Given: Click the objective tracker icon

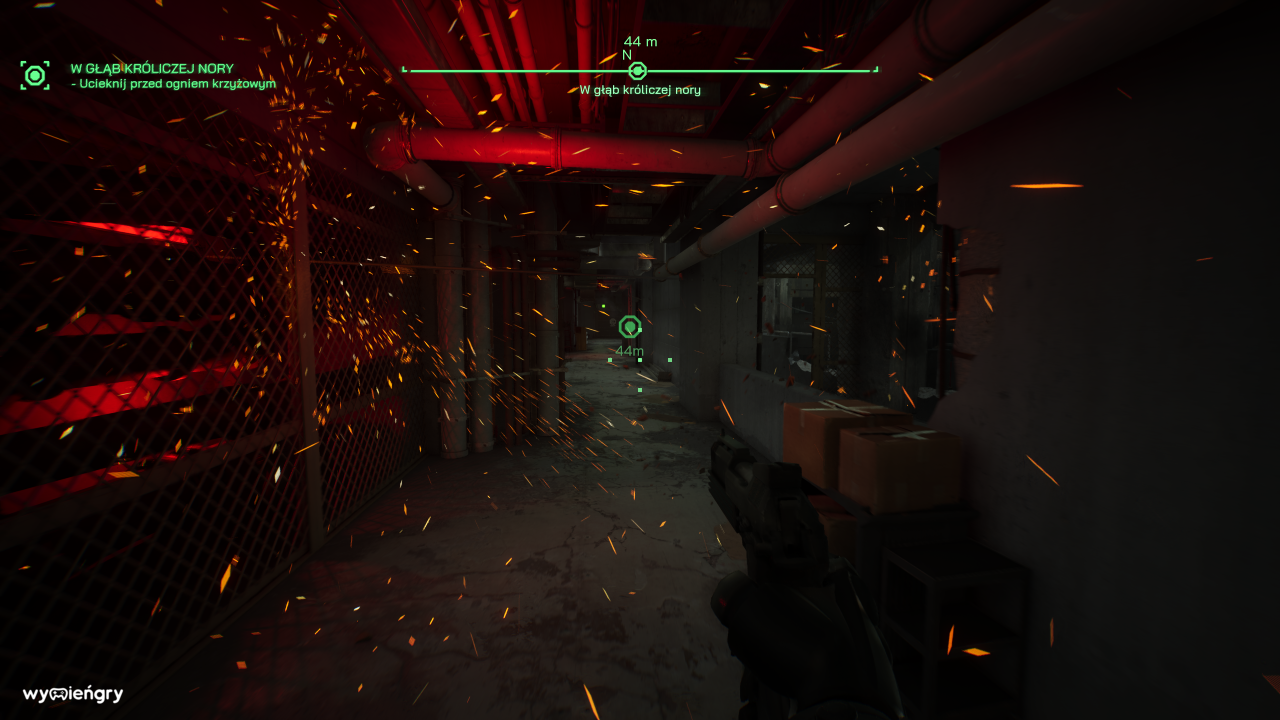Looking at the screenshot, I should pyautogui.click(x=35, y=75).
